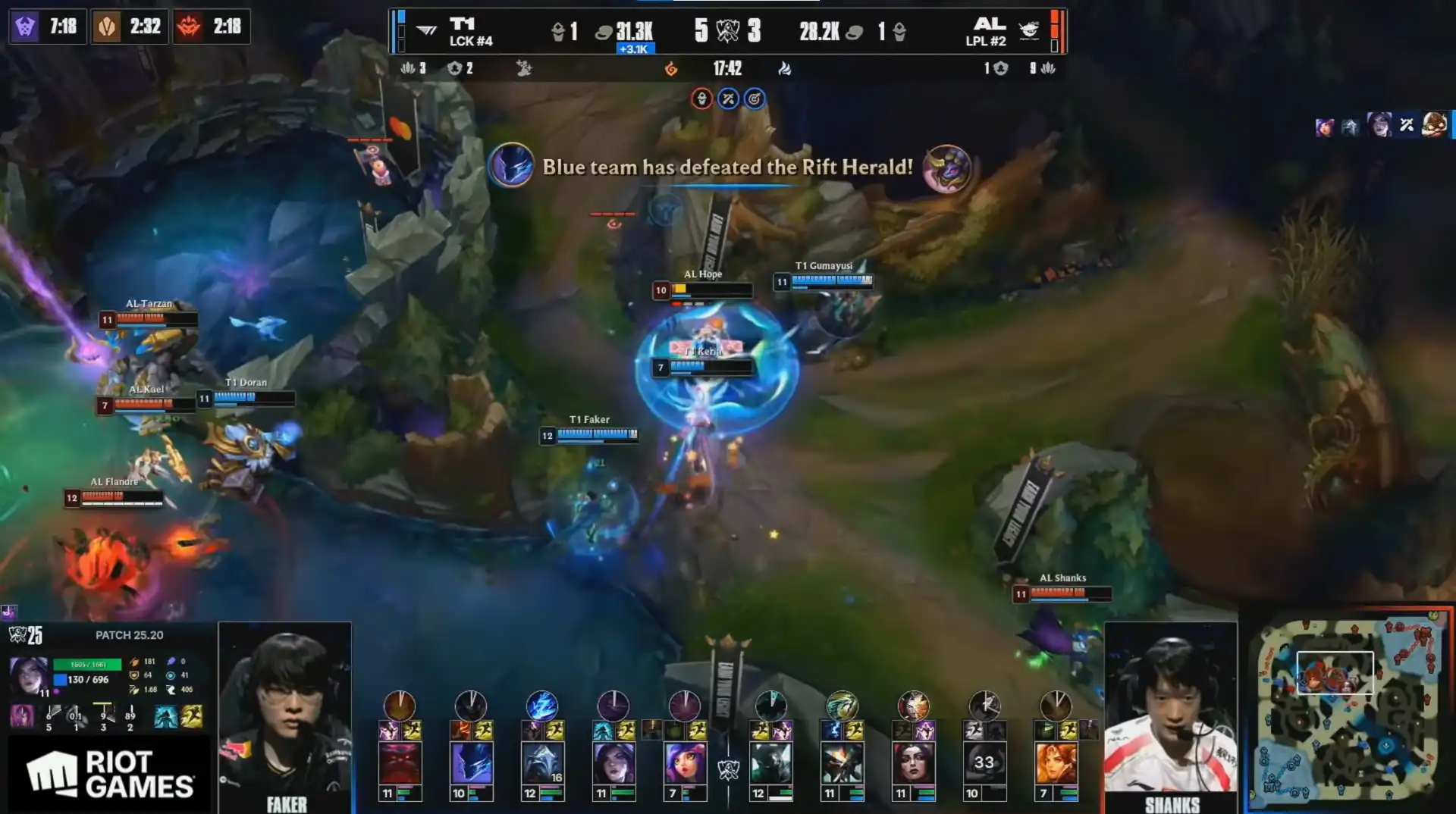Choose the dark-haired level 11 red-side portrait

pyautogui.click(x=913, y=762)
